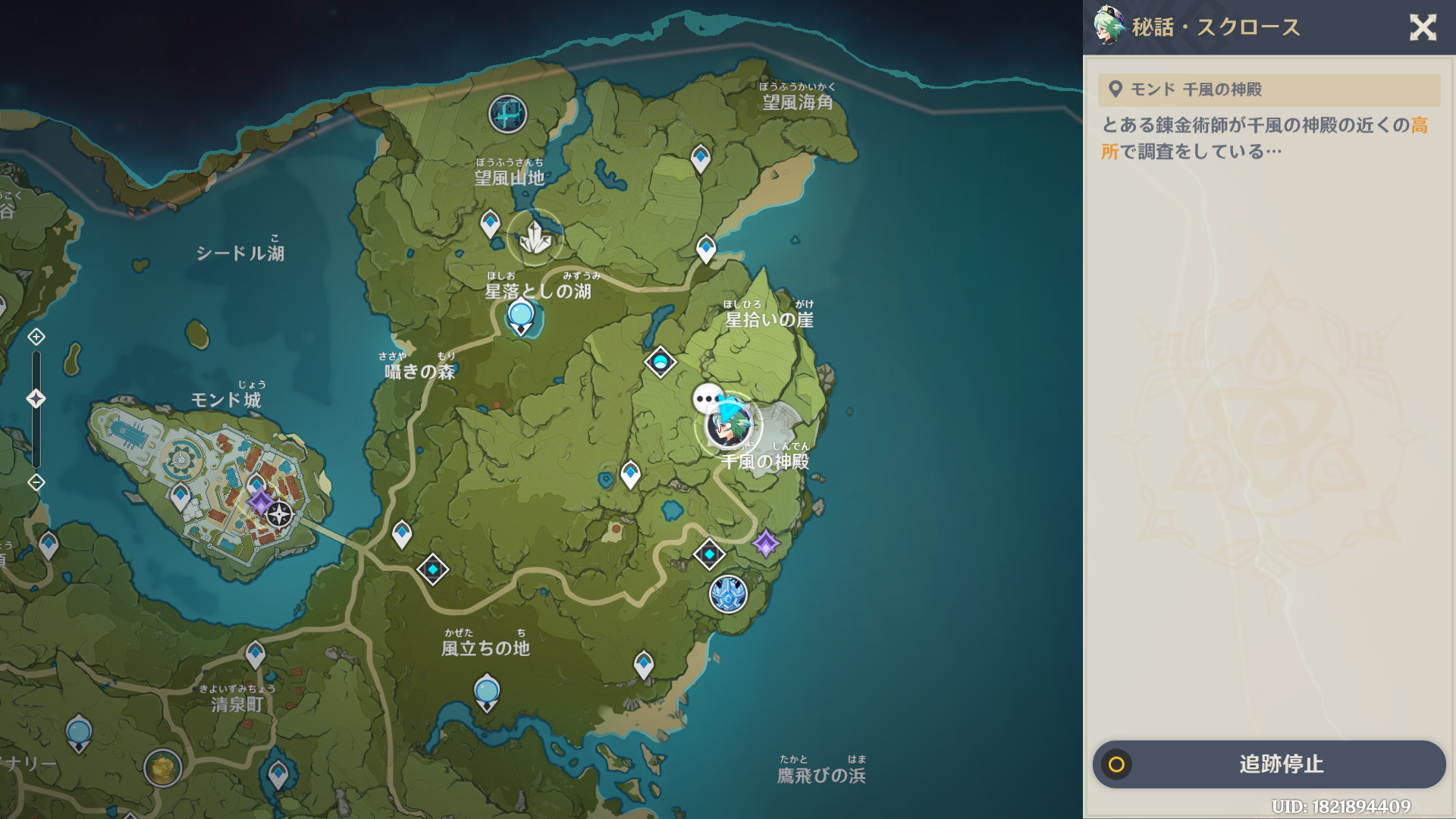Click the speech bubble icon beside Sucrose's marker

click(x=707, y=398)
